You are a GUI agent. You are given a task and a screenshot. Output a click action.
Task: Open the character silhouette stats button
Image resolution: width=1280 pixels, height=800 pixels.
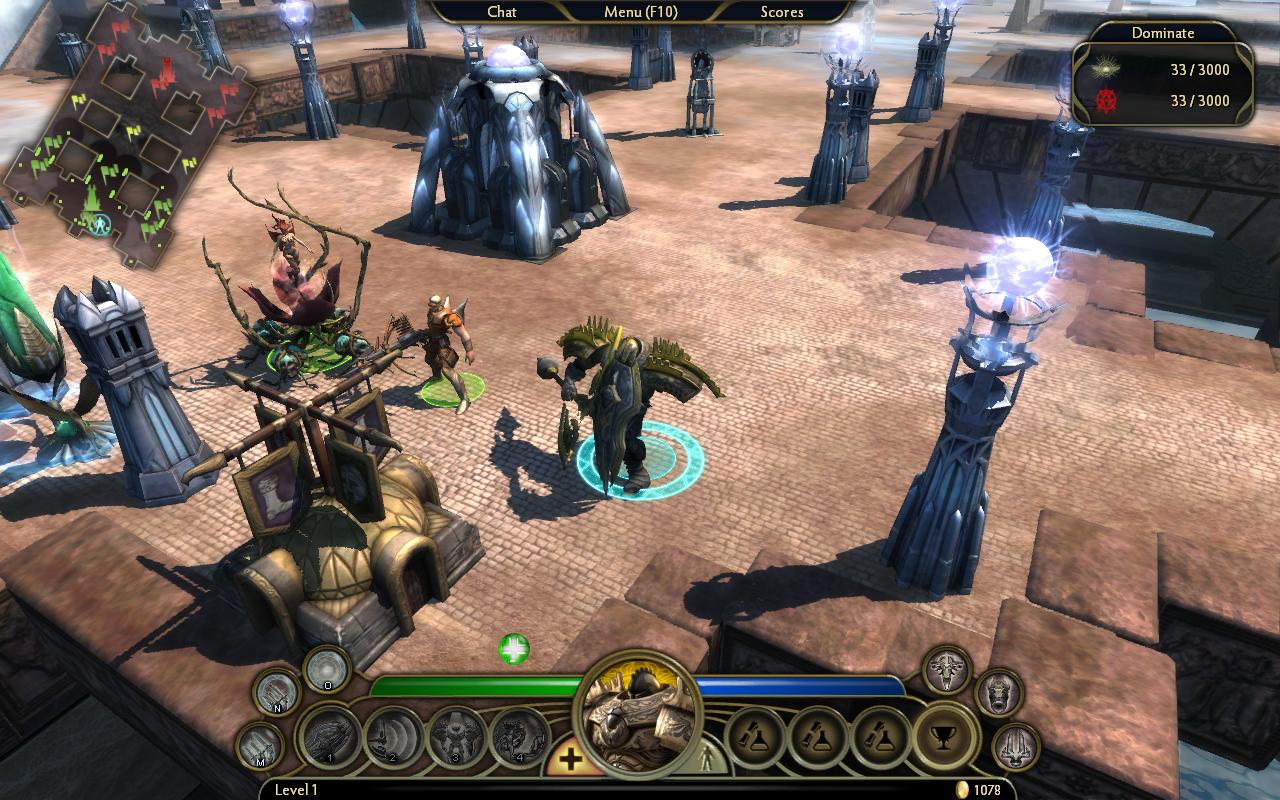click(709, 757)
